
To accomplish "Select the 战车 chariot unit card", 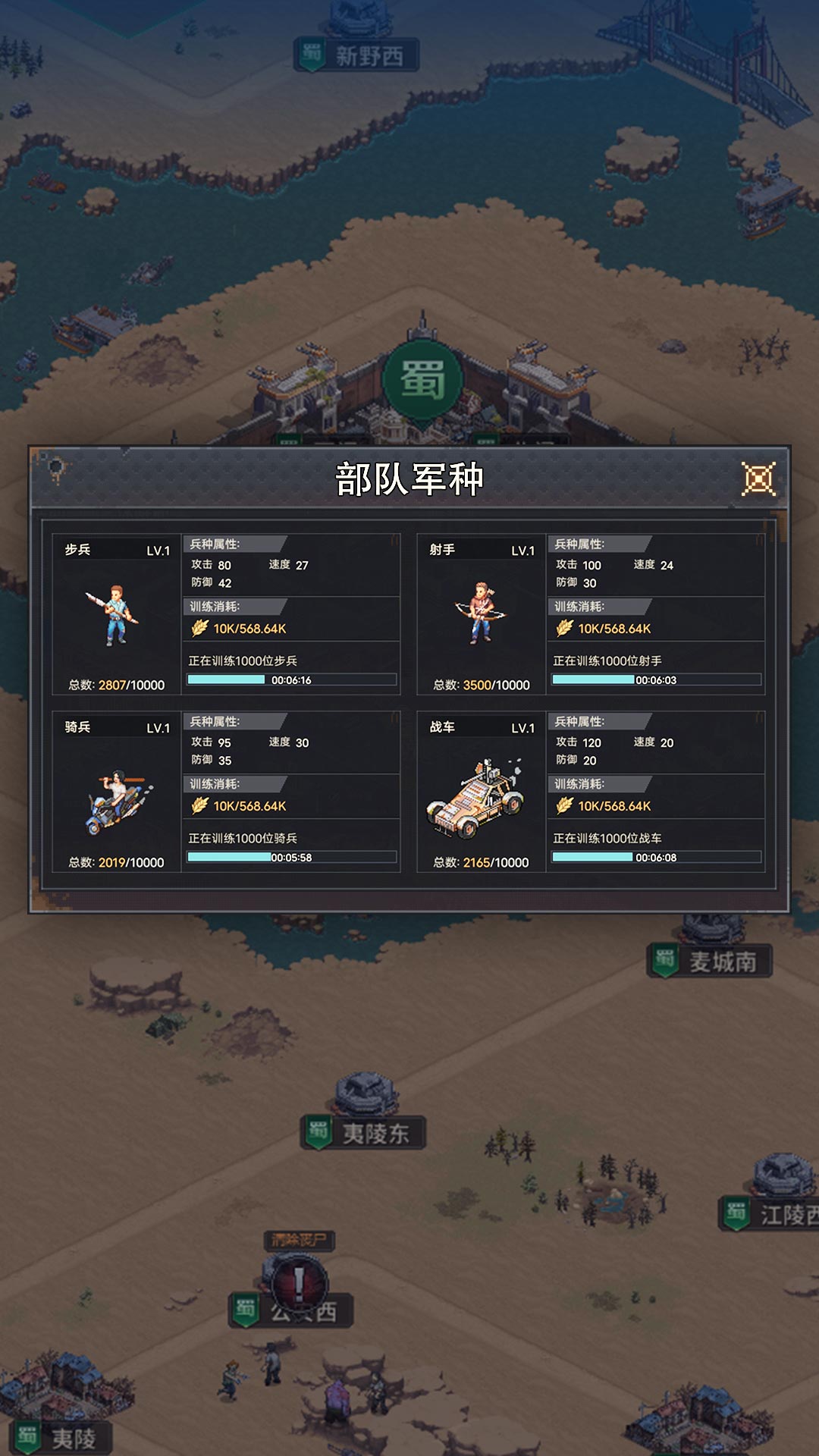I will [481, 792].
